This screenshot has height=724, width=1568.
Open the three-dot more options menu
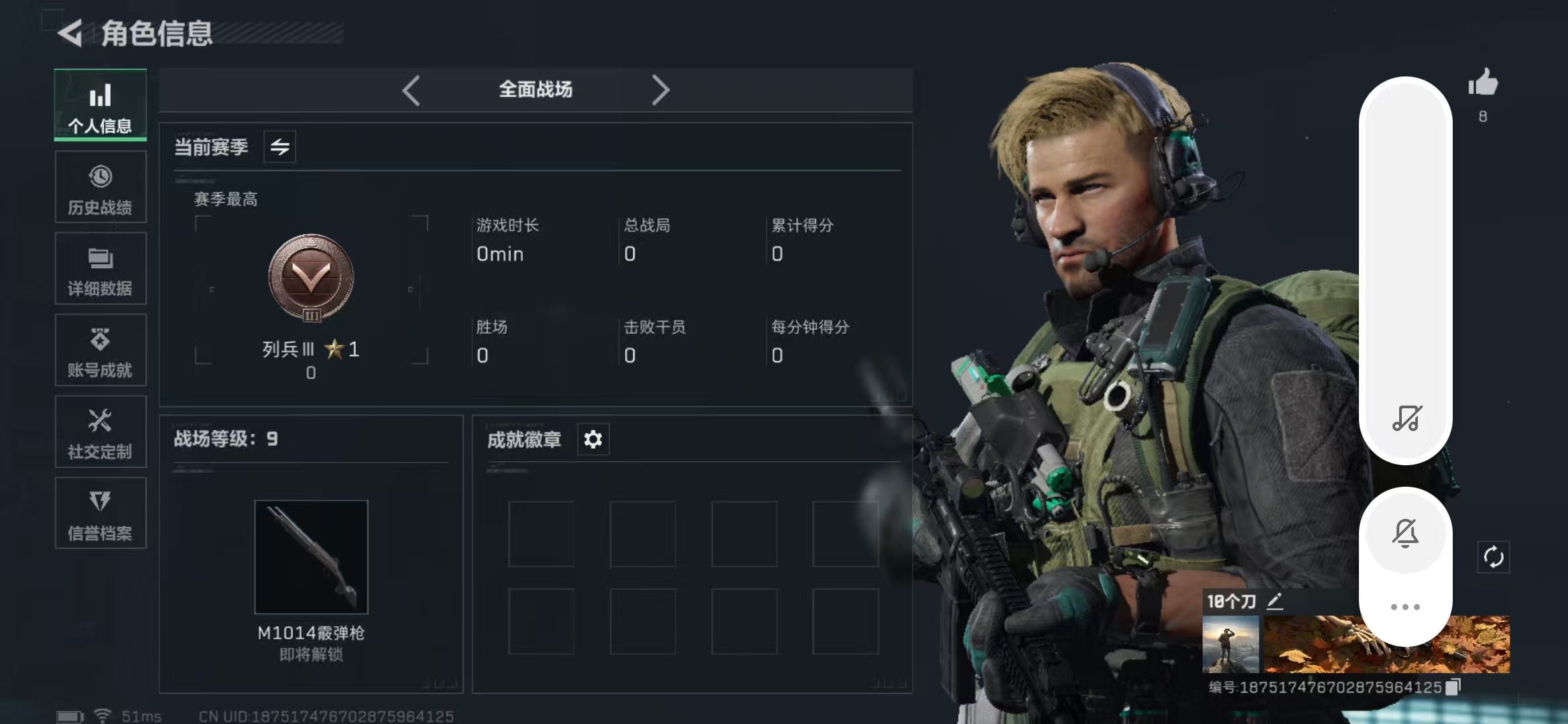tap(1405, 607)
